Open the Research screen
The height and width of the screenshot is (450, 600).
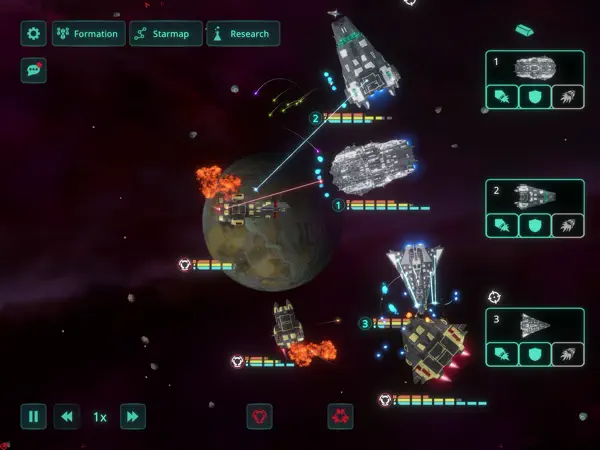point(242,34)
